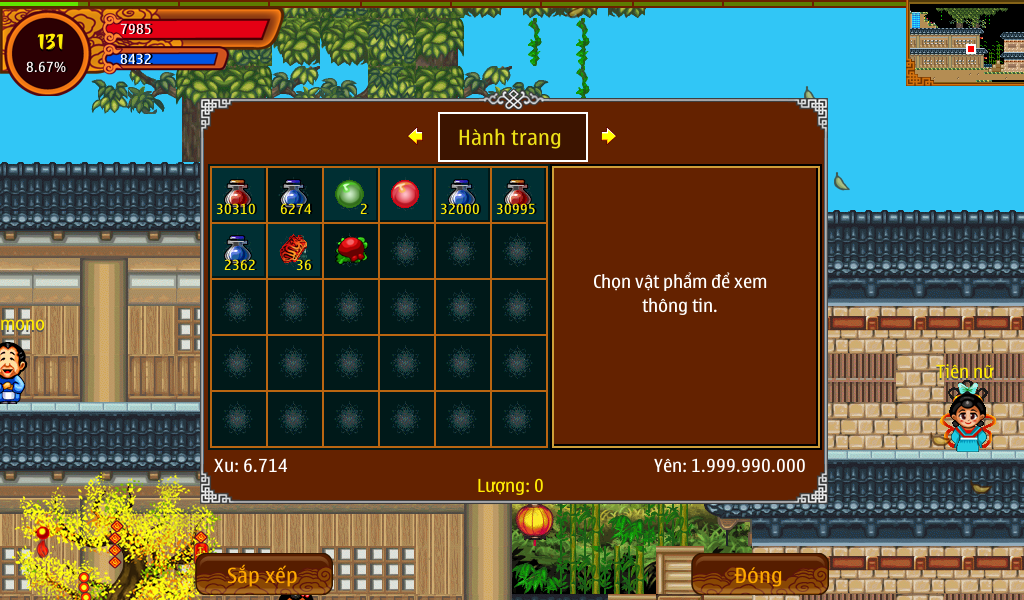Screen dimensions: 1024x600
Task: Select red potion stack of 30995
Action: point(518,195)
